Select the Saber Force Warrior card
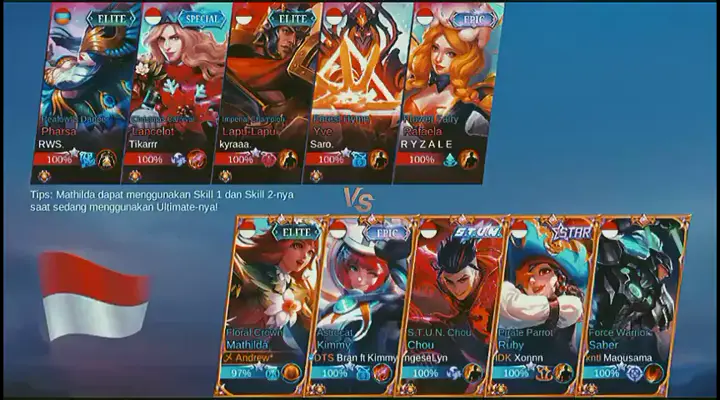 [x=632, y=300]
